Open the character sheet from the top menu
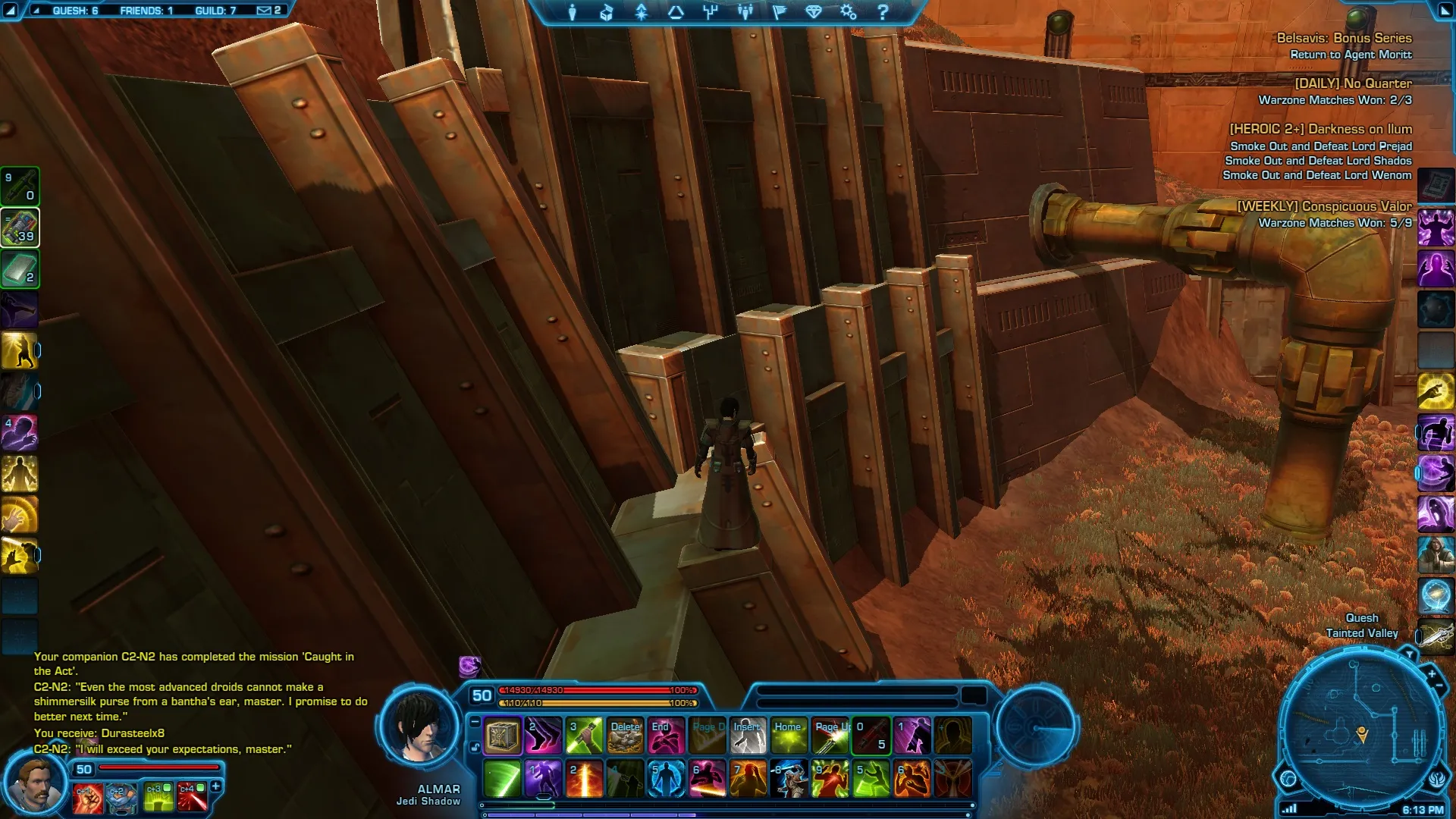1456x819 pixels. tap(573, 12)
